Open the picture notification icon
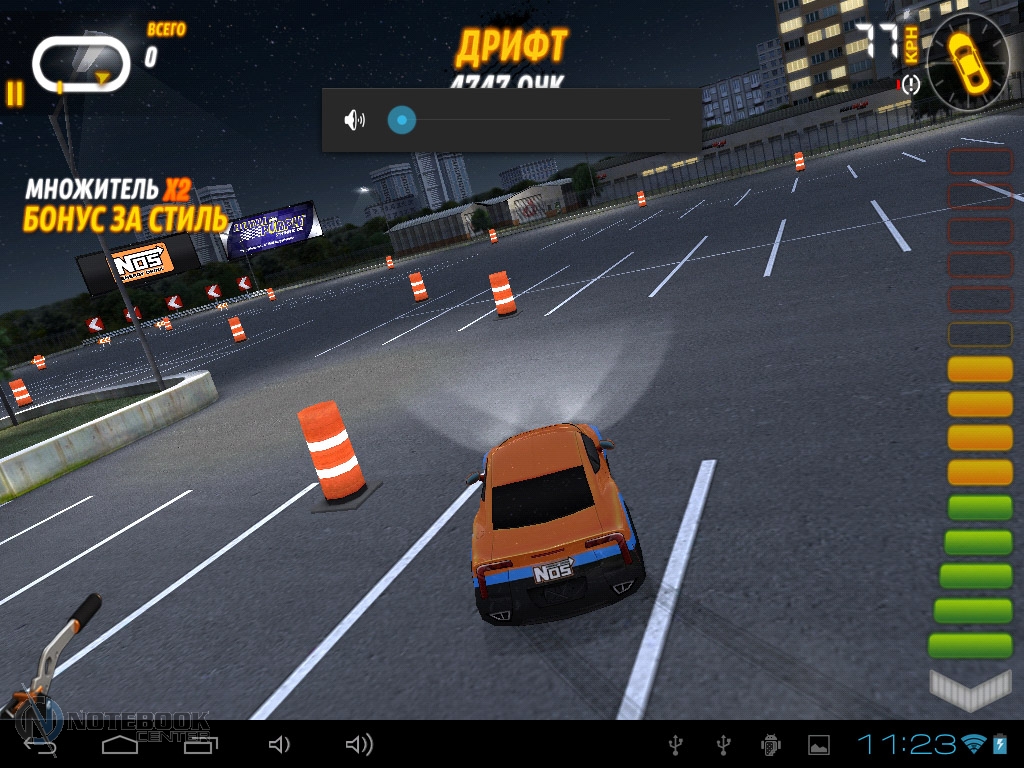 coord(819,744)
